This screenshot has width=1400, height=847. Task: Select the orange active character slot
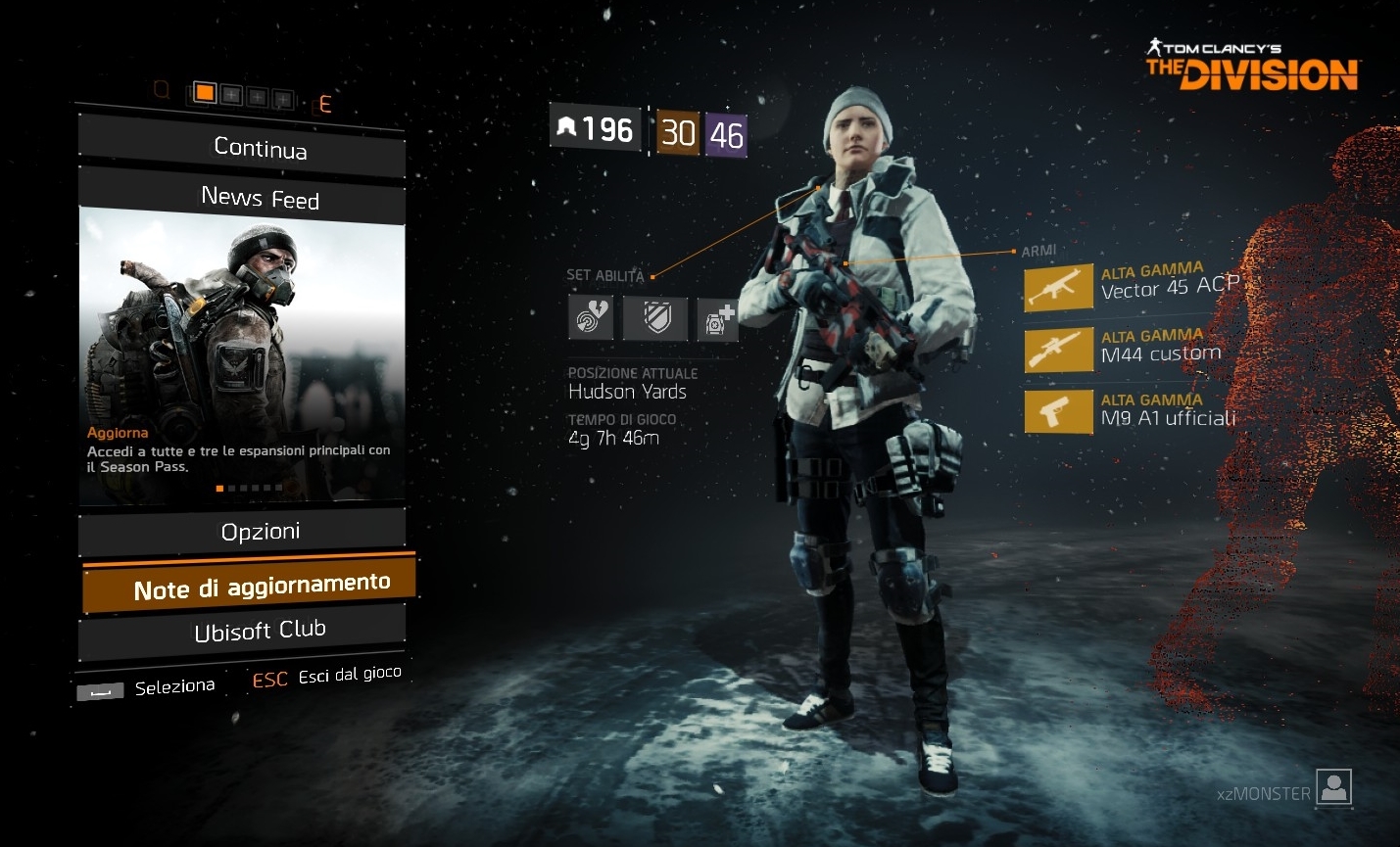coord(205,93)
